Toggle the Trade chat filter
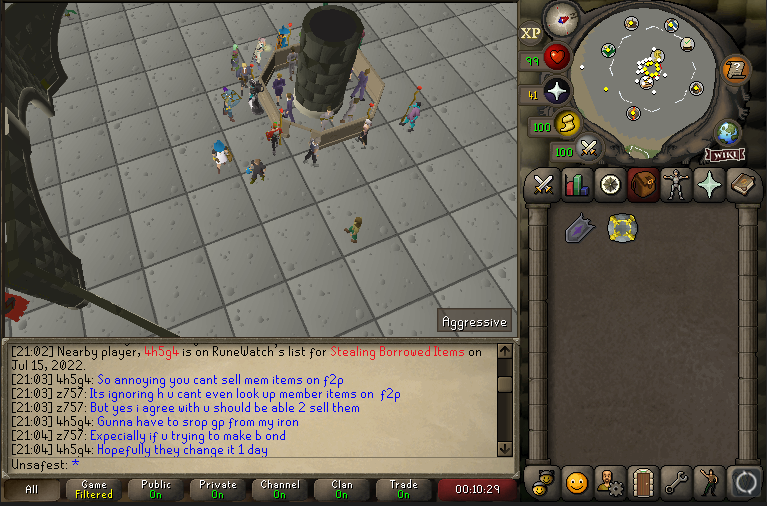The image size is (767, 506). click(403, 490)
